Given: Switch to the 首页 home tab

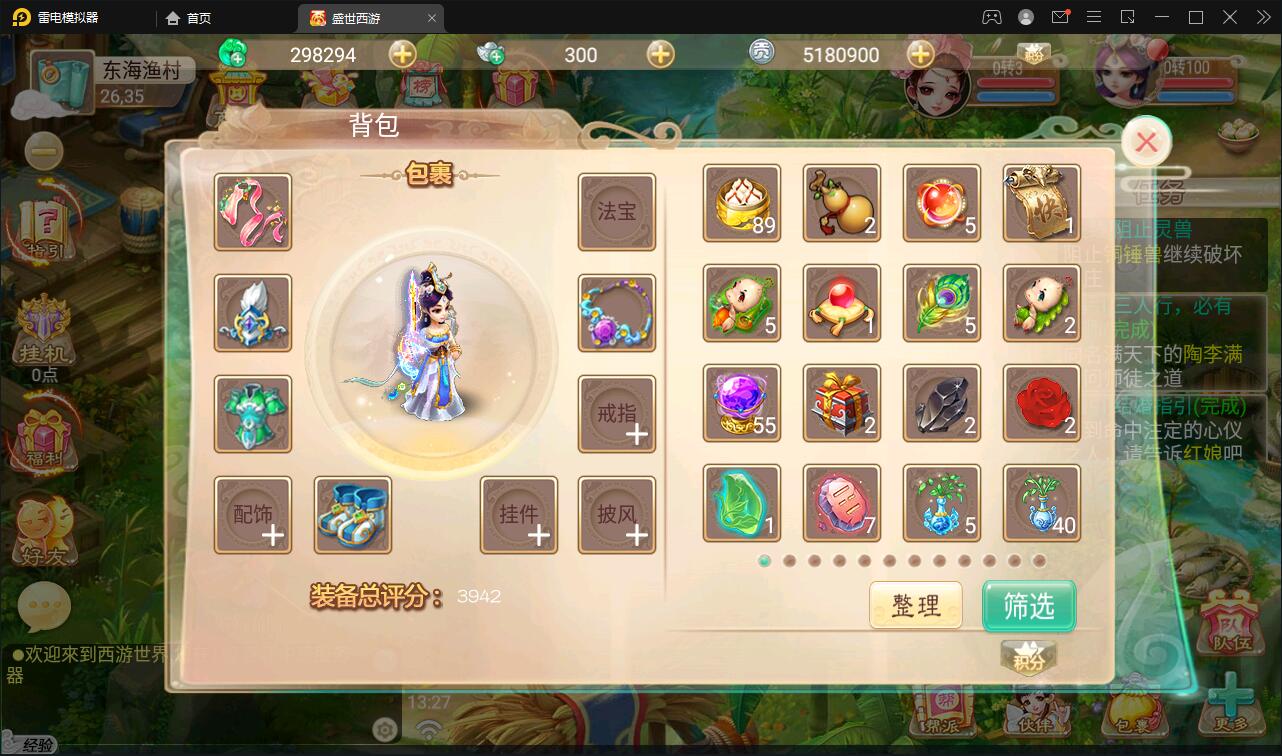Looking at the screenshot, I should pos(190,17).
